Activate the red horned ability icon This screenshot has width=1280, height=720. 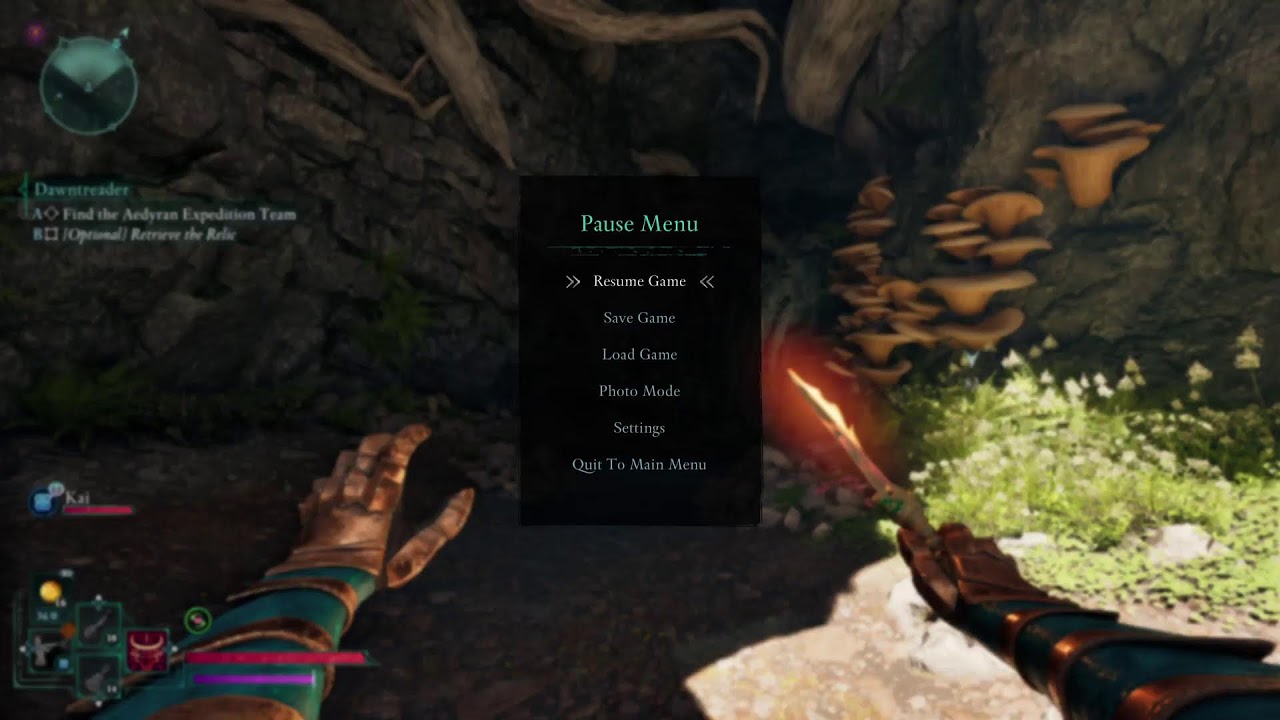coord(146,650)
